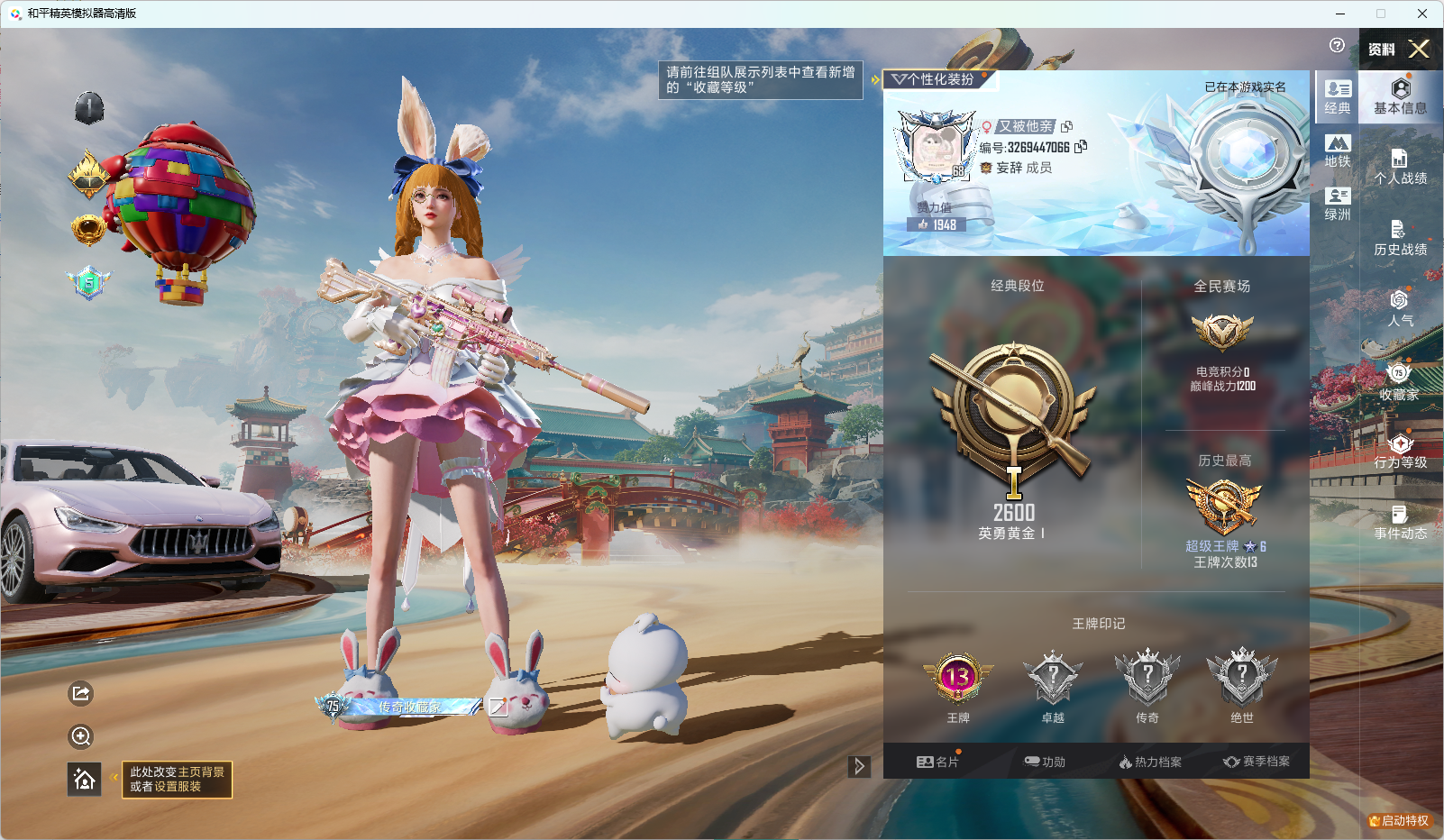The height and width of the screenshot is (840, 1444).
Task: Click the home icon to change background
Action: click(x=85, y=779)
